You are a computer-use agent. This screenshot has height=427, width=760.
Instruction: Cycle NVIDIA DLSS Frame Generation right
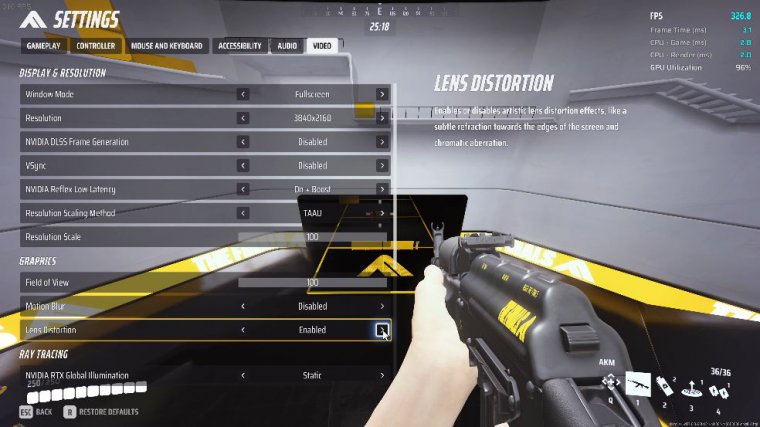coord(382,142)
